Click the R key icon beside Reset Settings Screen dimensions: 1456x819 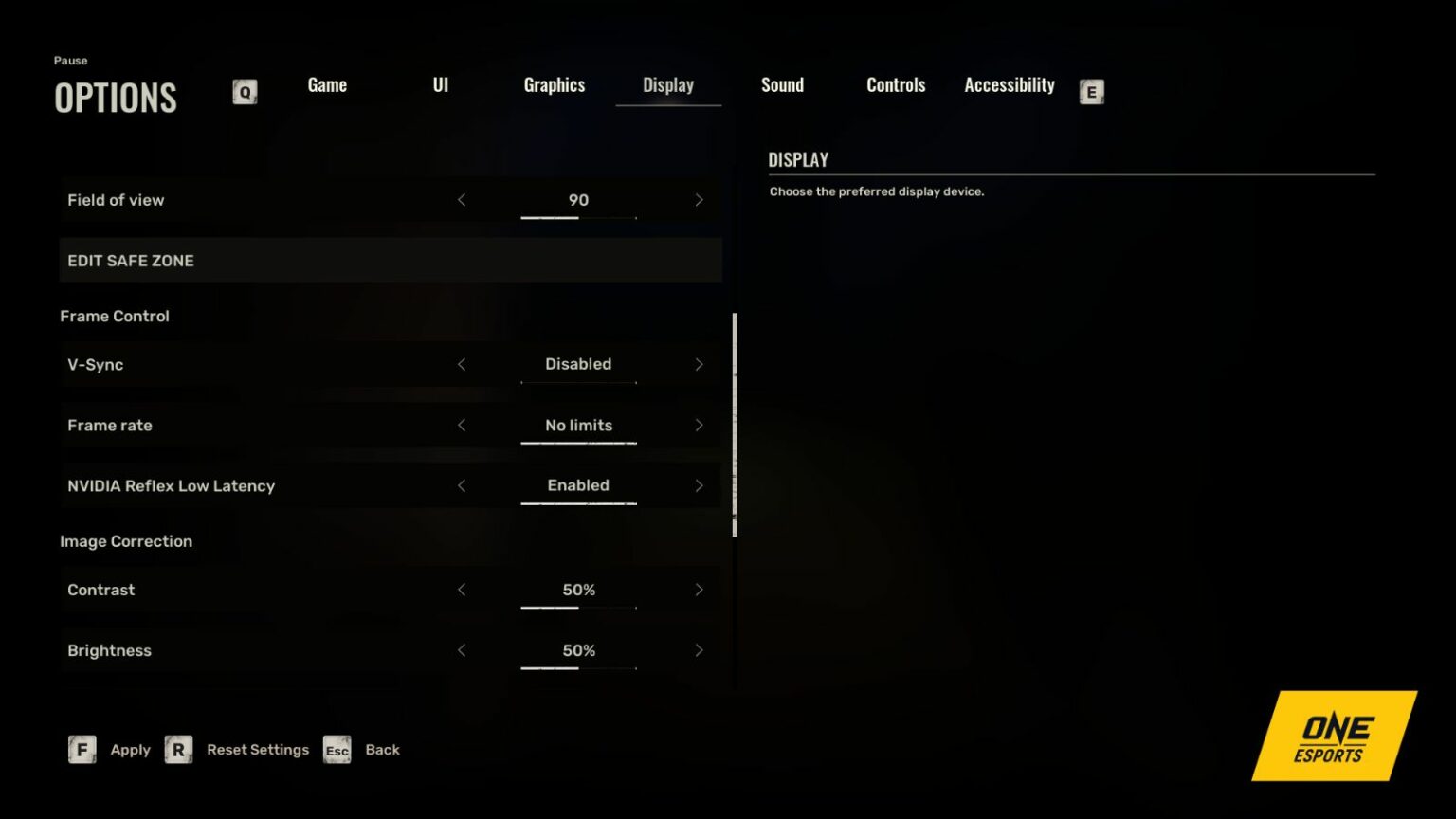(x=178, y=749)
